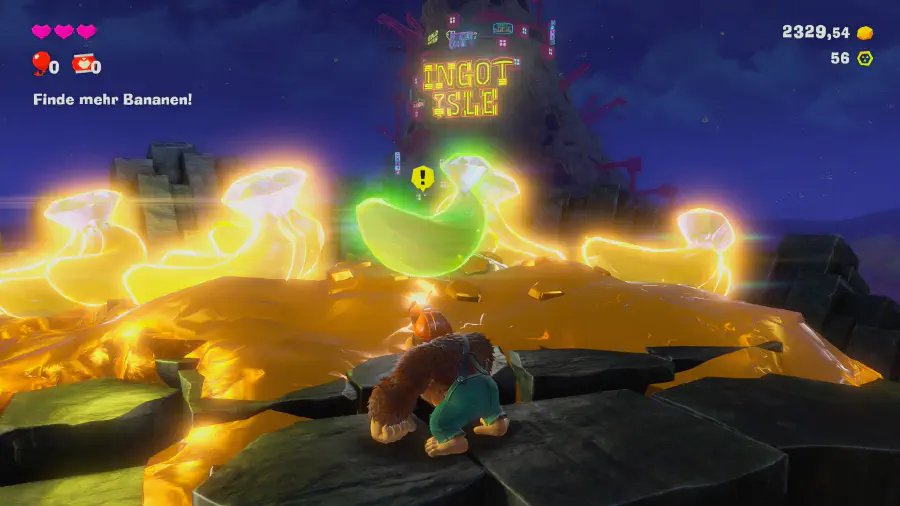Select the "Finde mehr Bananen!" objective tracker
Viewport: 900px width, 506px height.
pyautogui.click(x=112, y=99)
